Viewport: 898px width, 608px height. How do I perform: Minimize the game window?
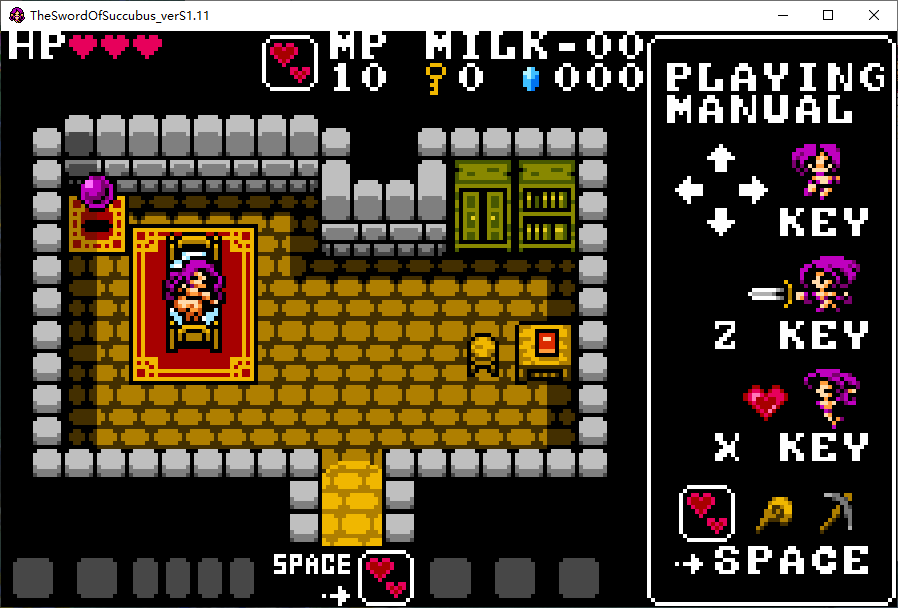pos(783,15)
